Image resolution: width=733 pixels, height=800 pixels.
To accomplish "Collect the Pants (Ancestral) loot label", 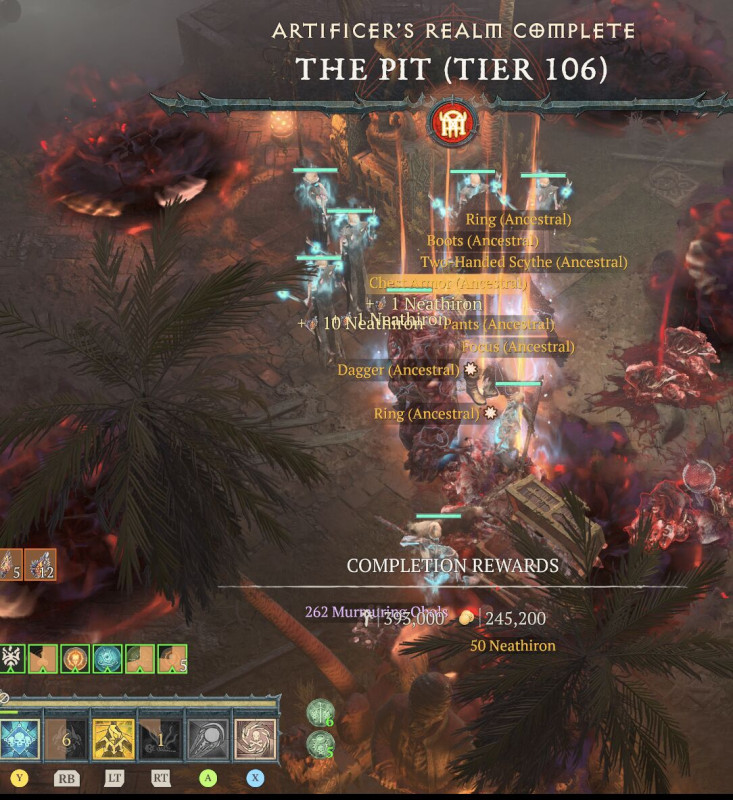I will 498,324.
